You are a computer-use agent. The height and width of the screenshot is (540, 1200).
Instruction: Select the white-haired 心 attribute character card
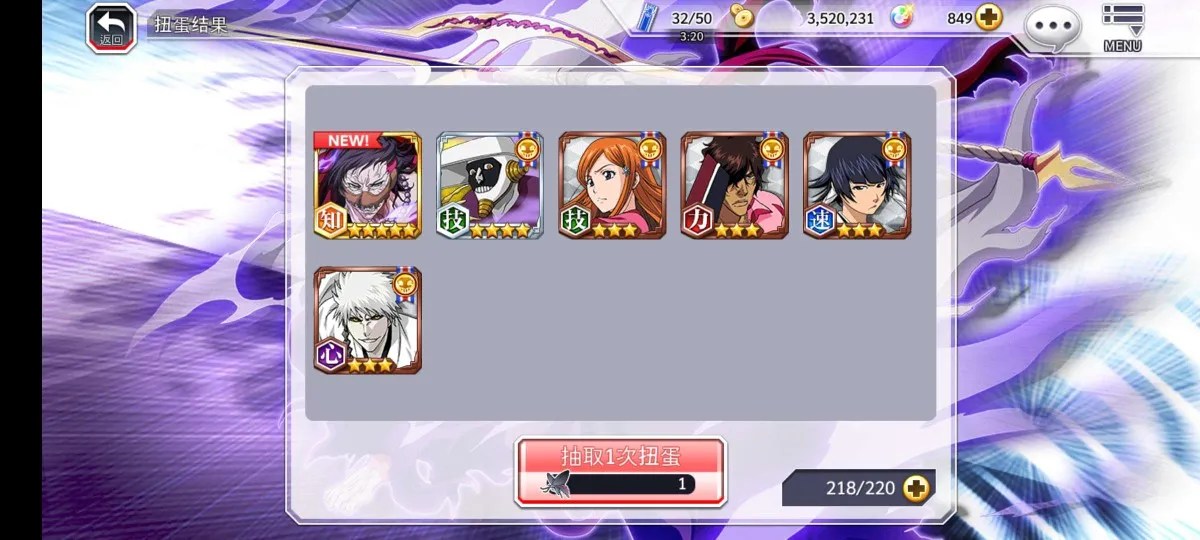click(368, 320)
